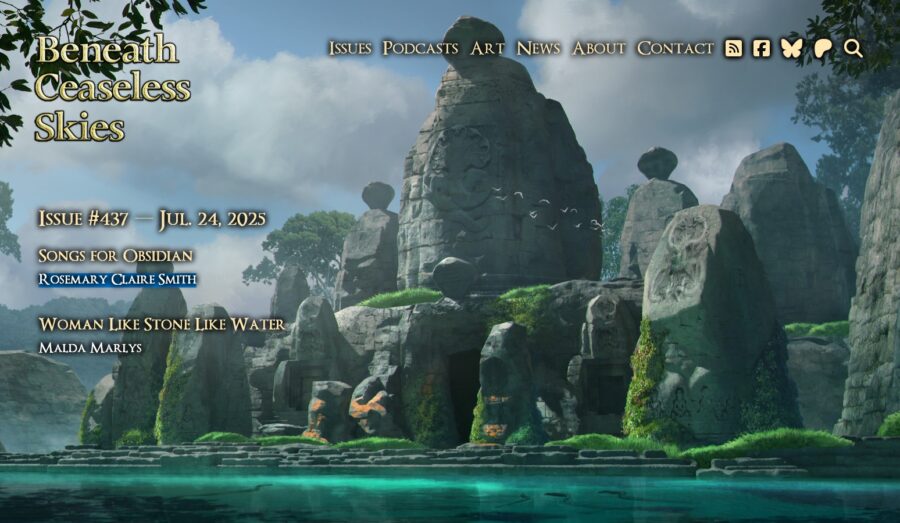Open the Art section
Screen dimensions: 900x523
tap(488, 48)
